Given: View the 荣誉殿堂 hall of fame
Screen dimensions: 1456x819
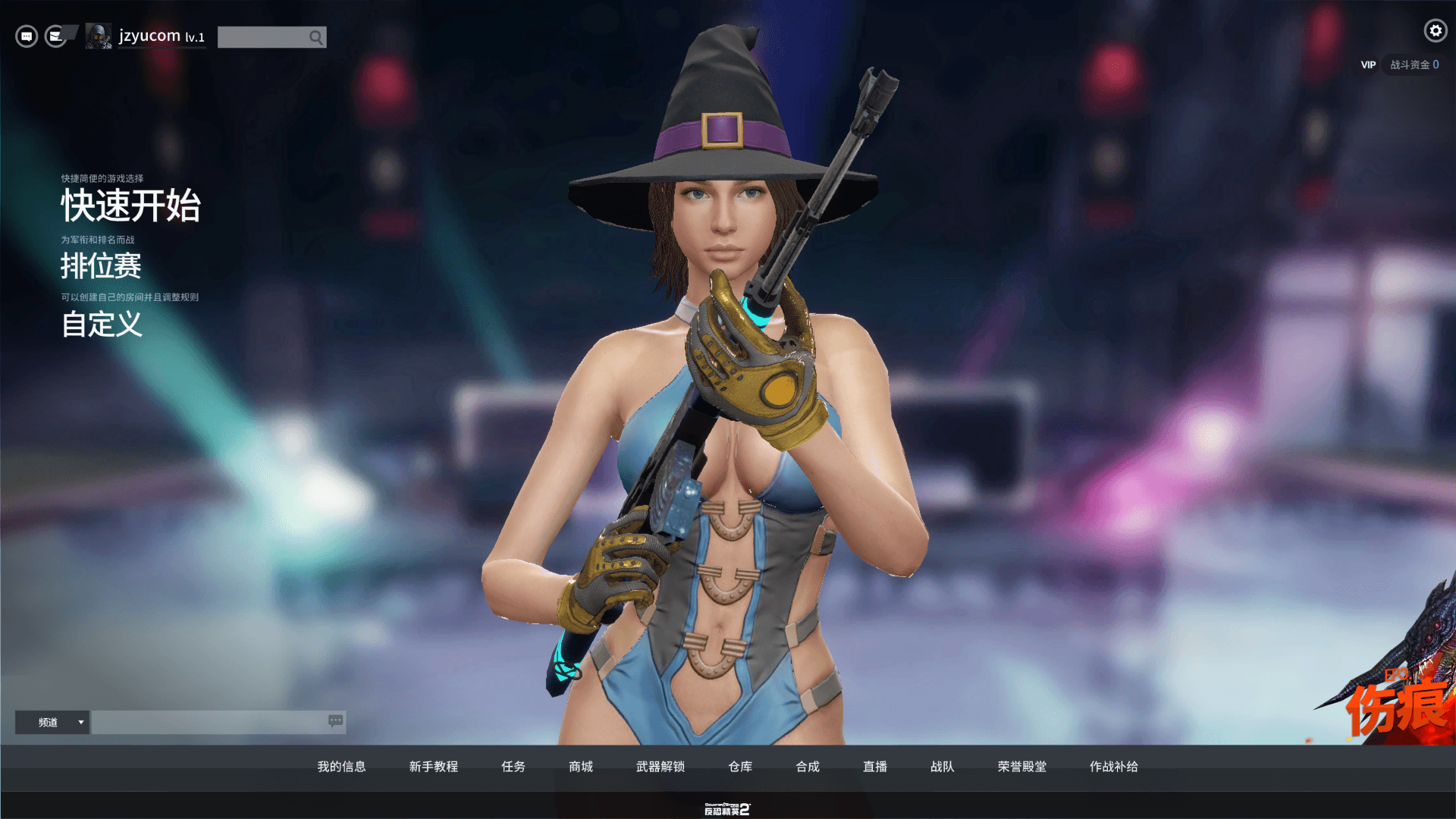Looking at the screenshot, I should coord(1022,767).
